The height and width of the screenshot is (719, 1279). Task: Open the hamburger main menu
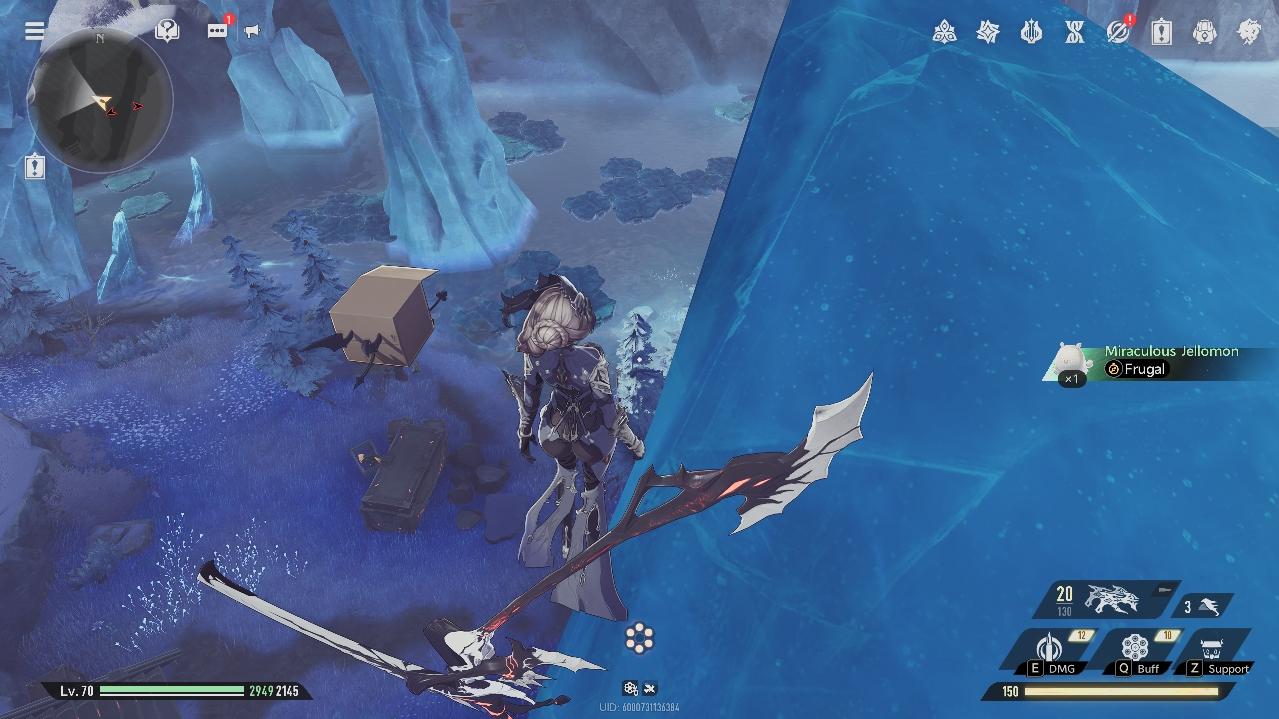pyautogui.click(x=35, y=30)
